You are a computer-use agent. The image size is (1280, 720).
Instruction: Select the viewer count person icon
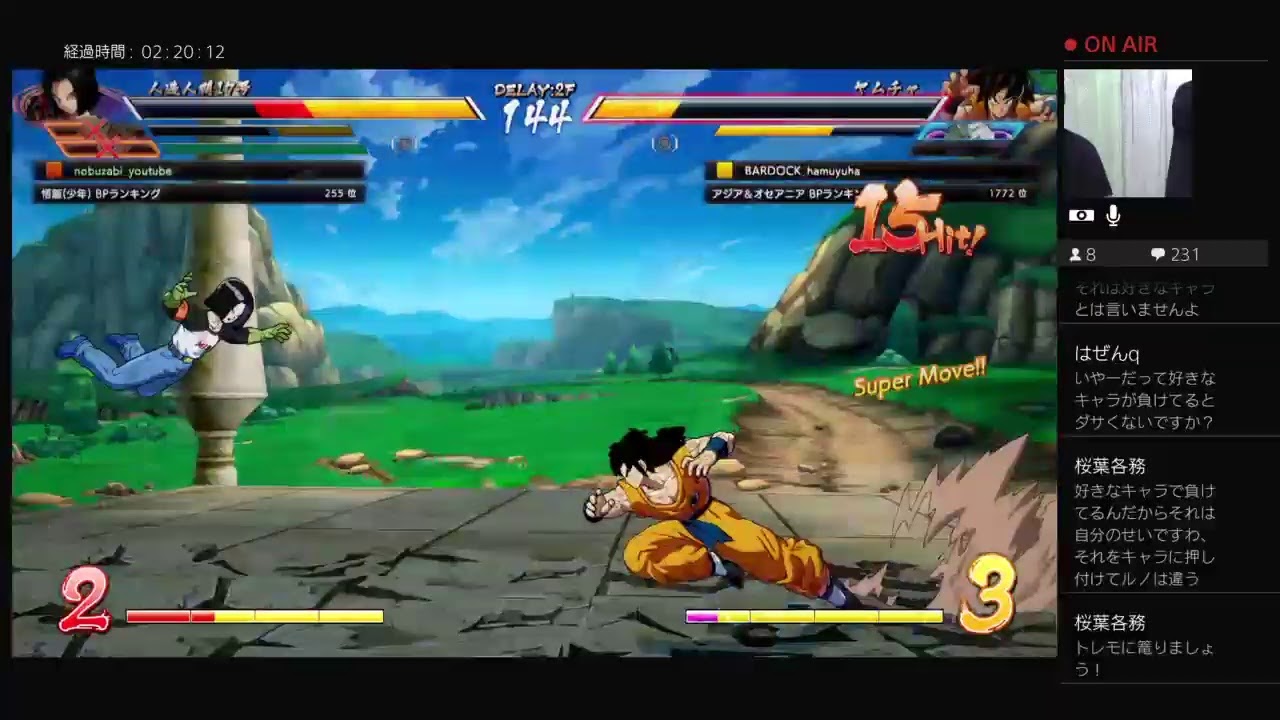(1078, 254)
